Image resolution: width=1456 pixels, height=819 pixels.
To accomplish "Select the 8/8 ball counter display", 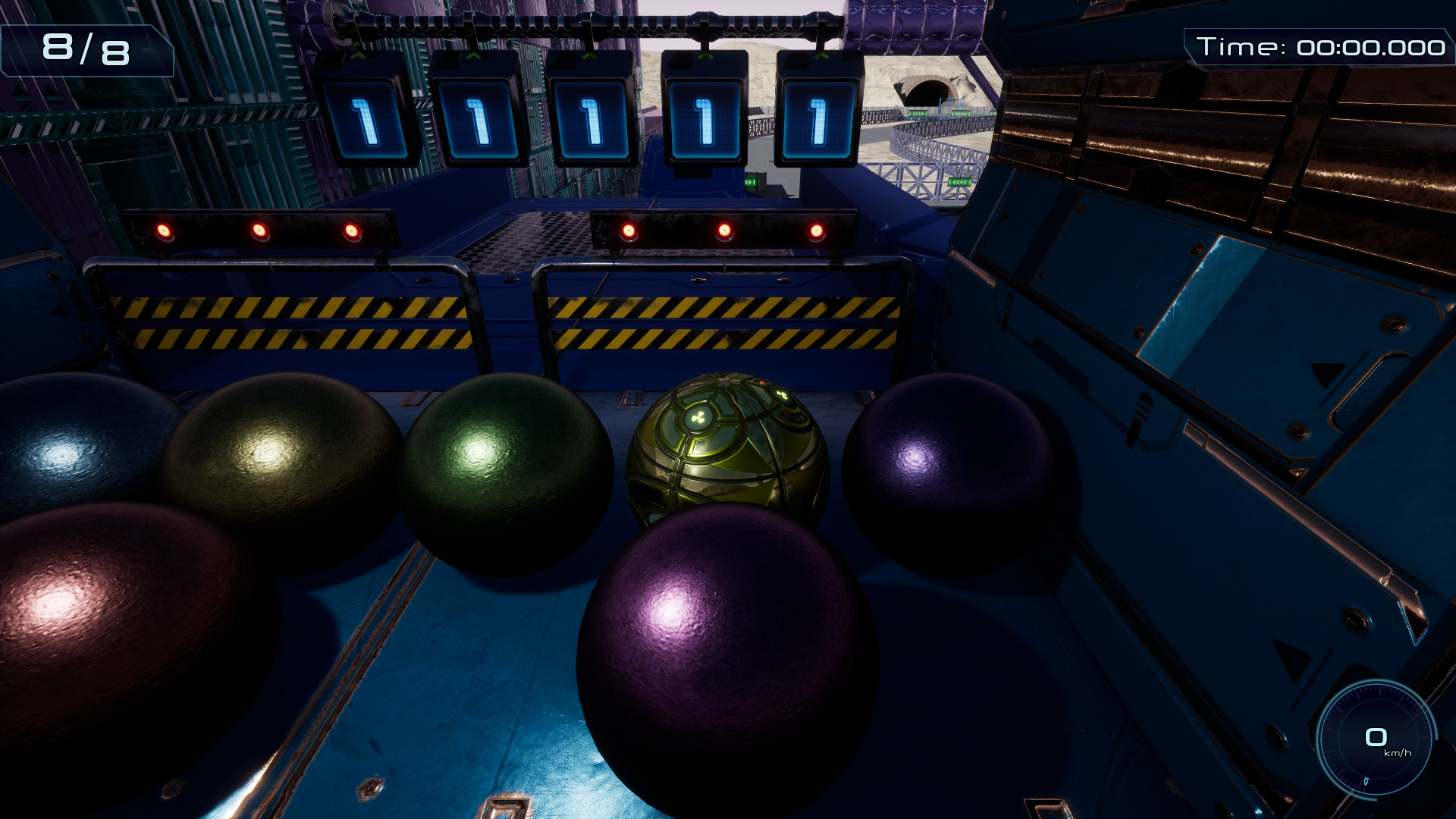I will (x=86, y=52).
